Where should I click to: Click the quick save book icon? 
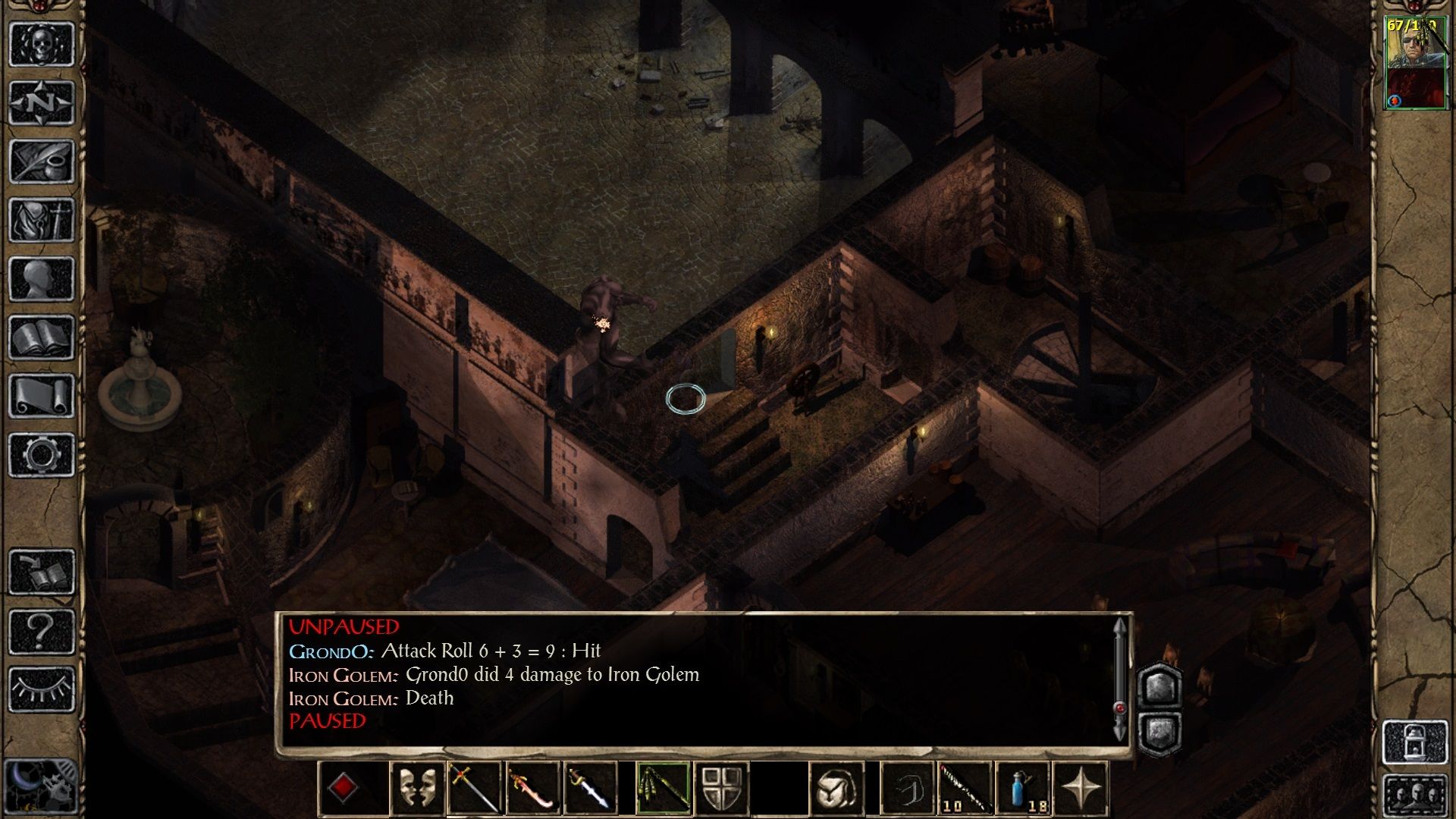(42, 571)
